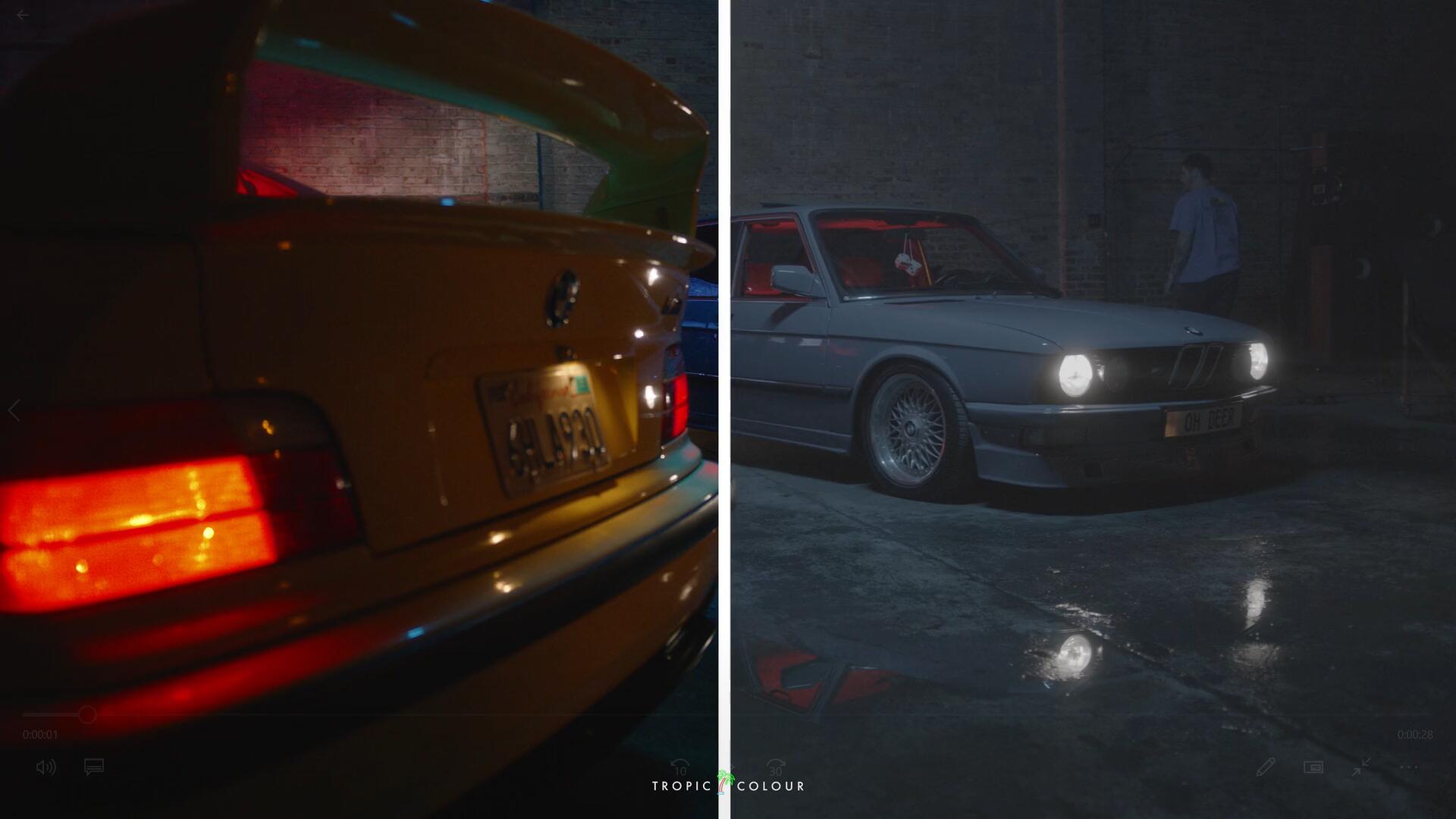Click the seek bar playhead handle
The image size is (1456, 819).
(87, 714)
